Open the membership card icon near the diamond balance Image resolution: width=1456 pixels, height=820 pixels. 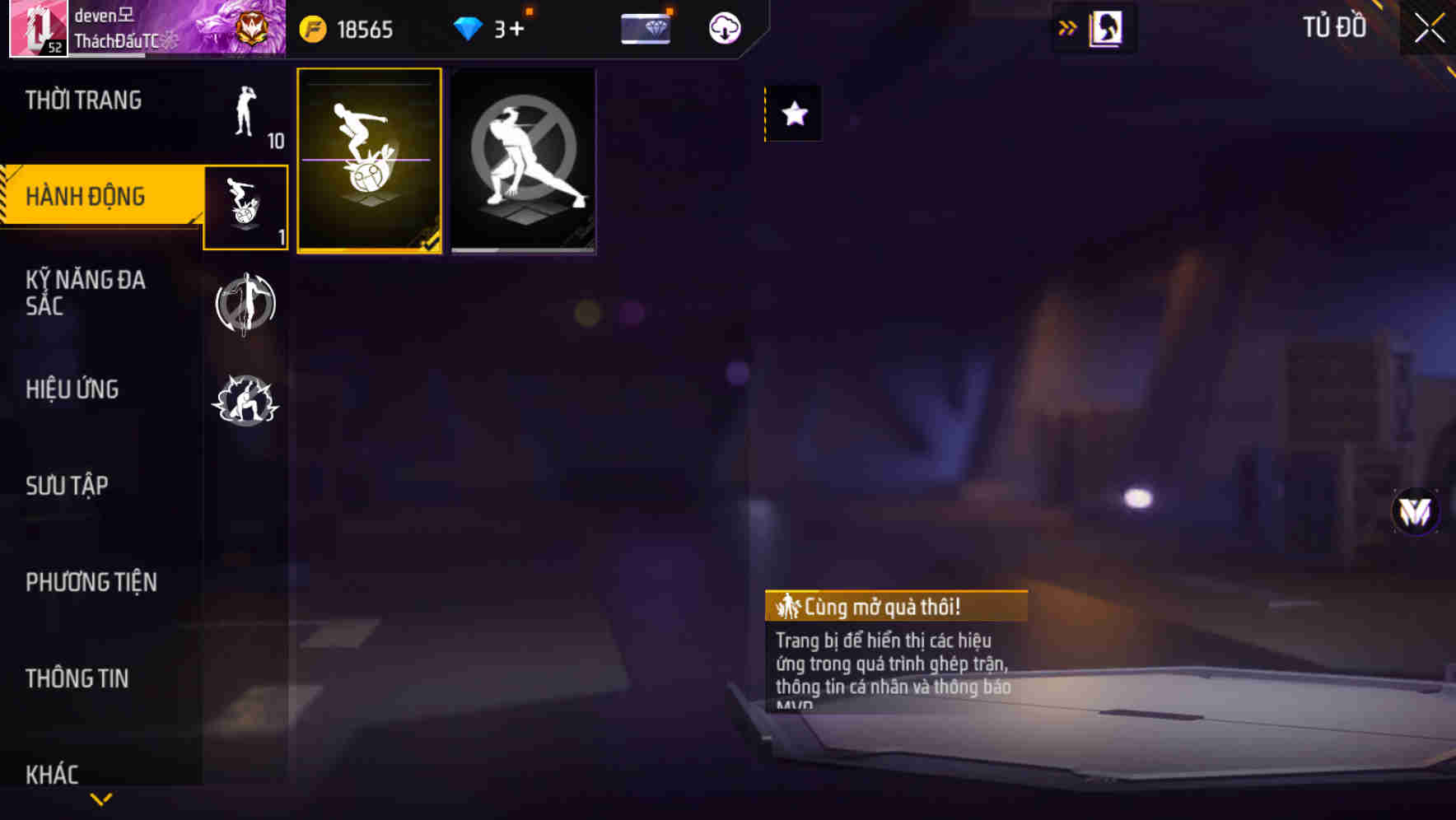[647, 27]
